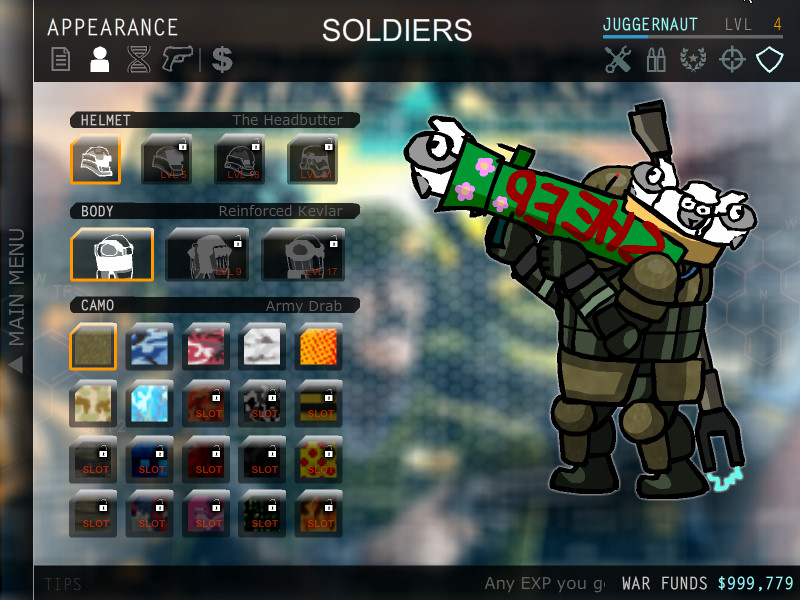
Task: Choose the red camo pattern
Action: point(207,346)
